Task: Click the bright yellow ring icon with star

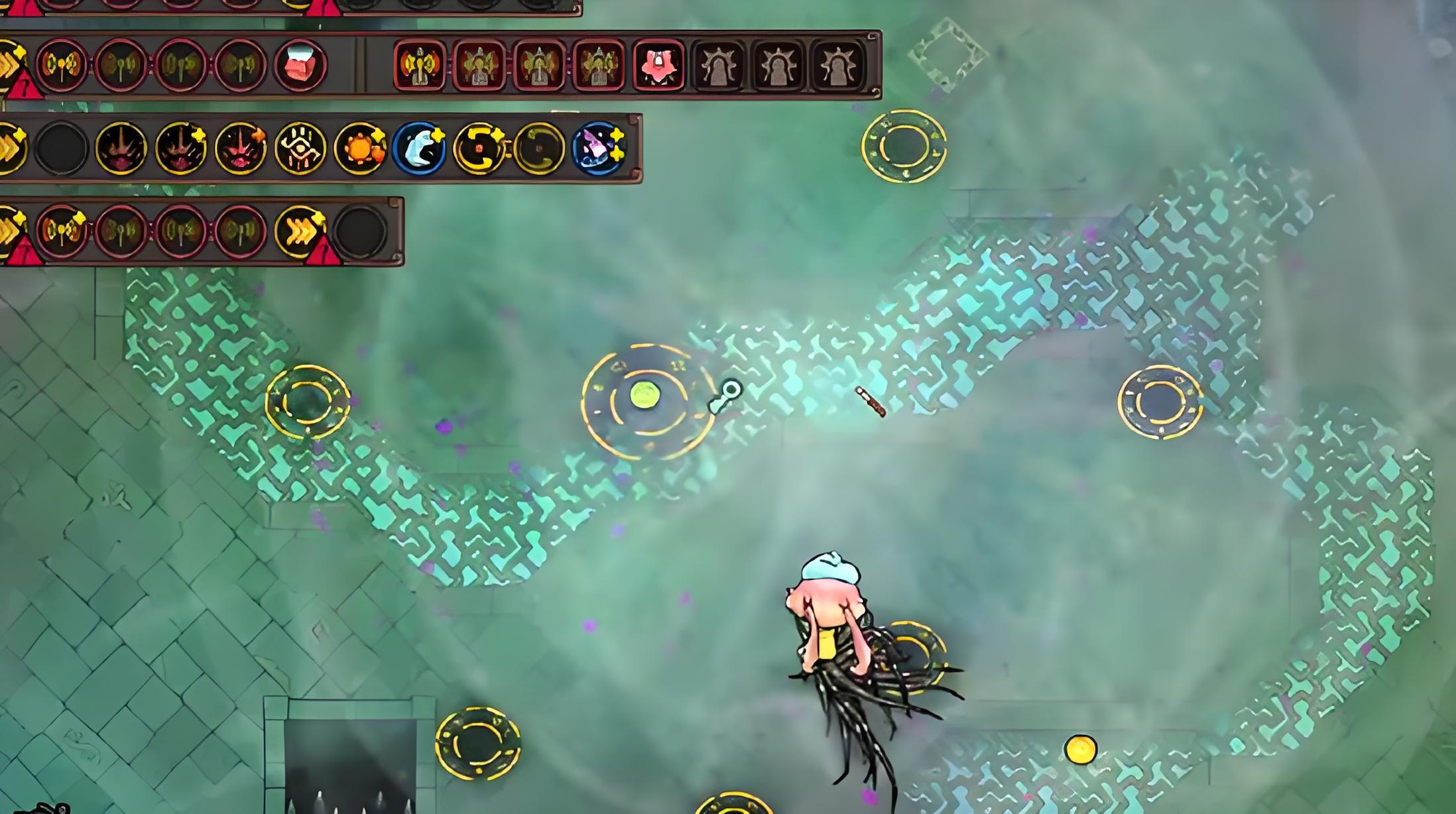Action: (x=479, y=148)
